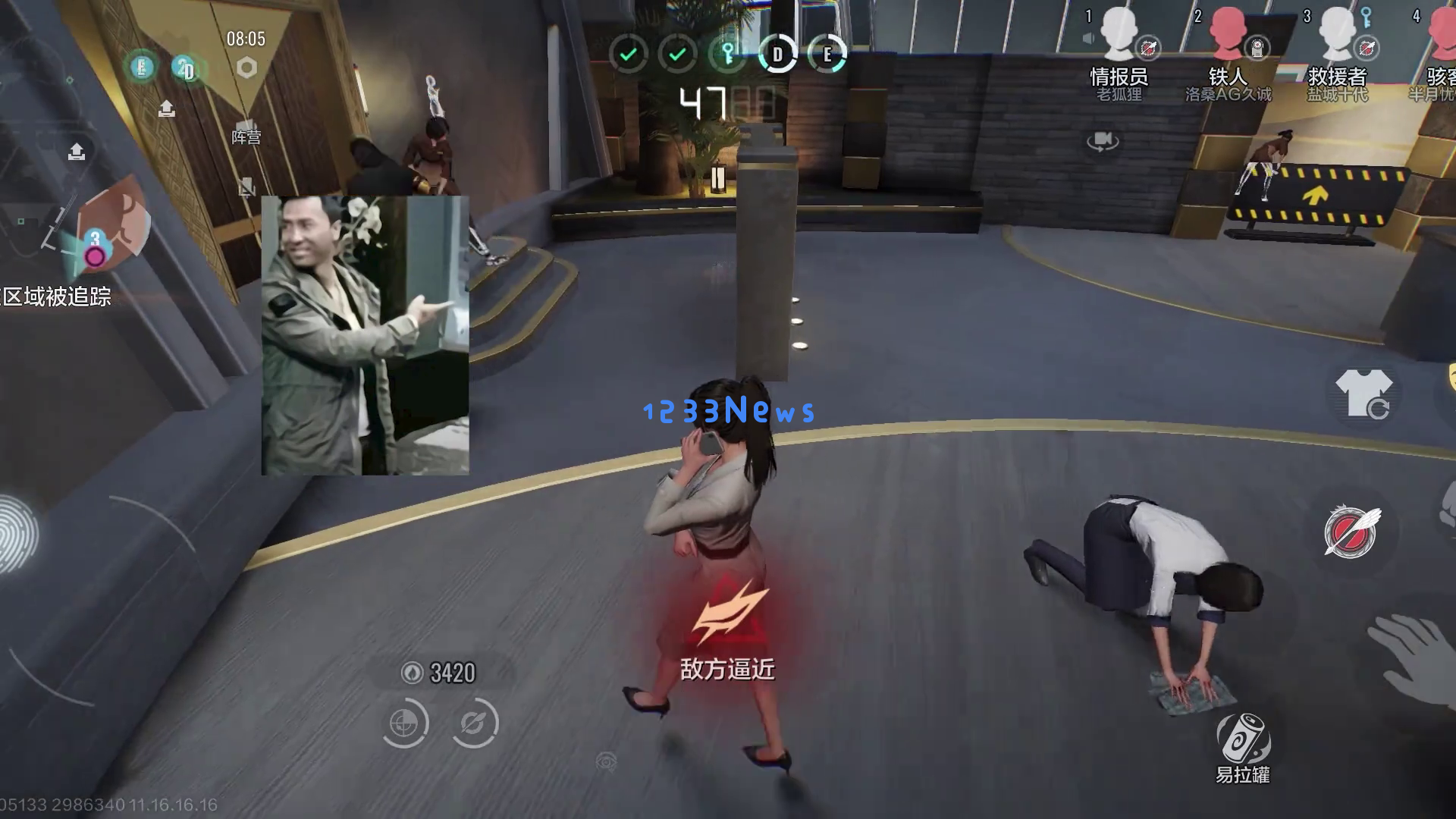Select the 情报员 player avatar
The image size is (1456, 819).
(x=1119, y=34)
